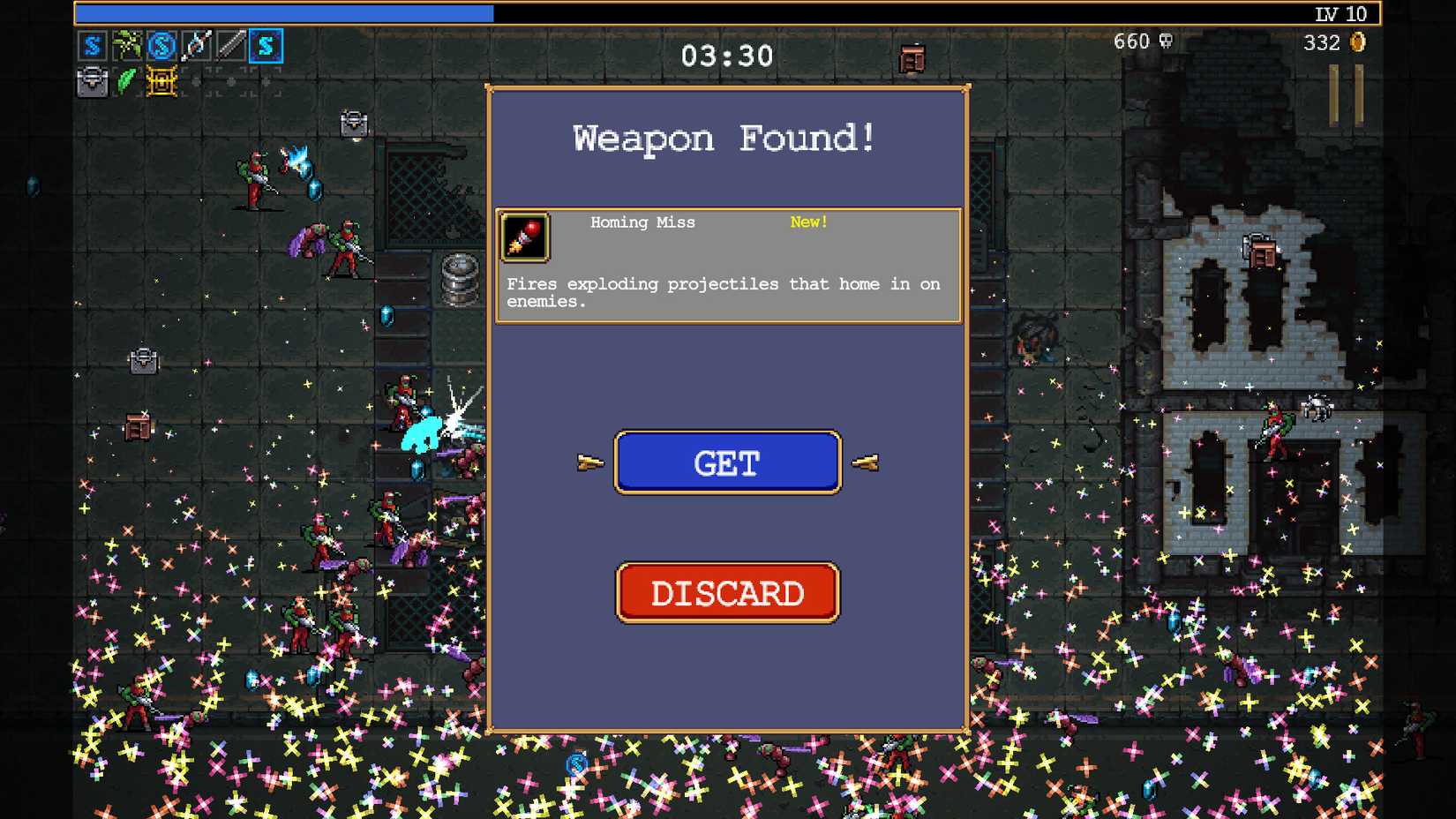Click the knife weapon icon in the toolbar
The image size is (1456, 819).
[196, 46]
